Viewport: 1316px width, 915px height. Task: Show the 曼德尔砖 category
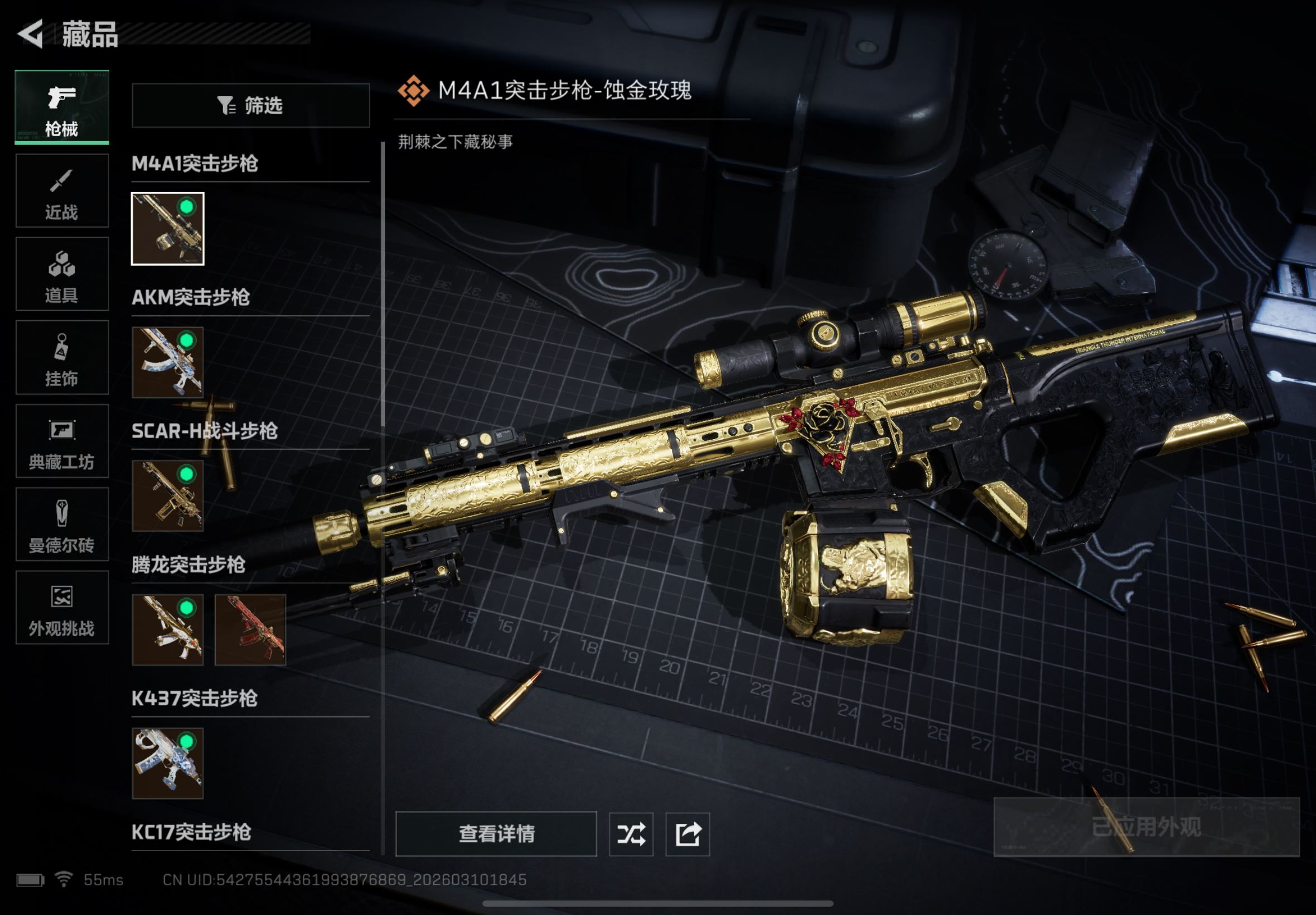[x=62, y=523]
